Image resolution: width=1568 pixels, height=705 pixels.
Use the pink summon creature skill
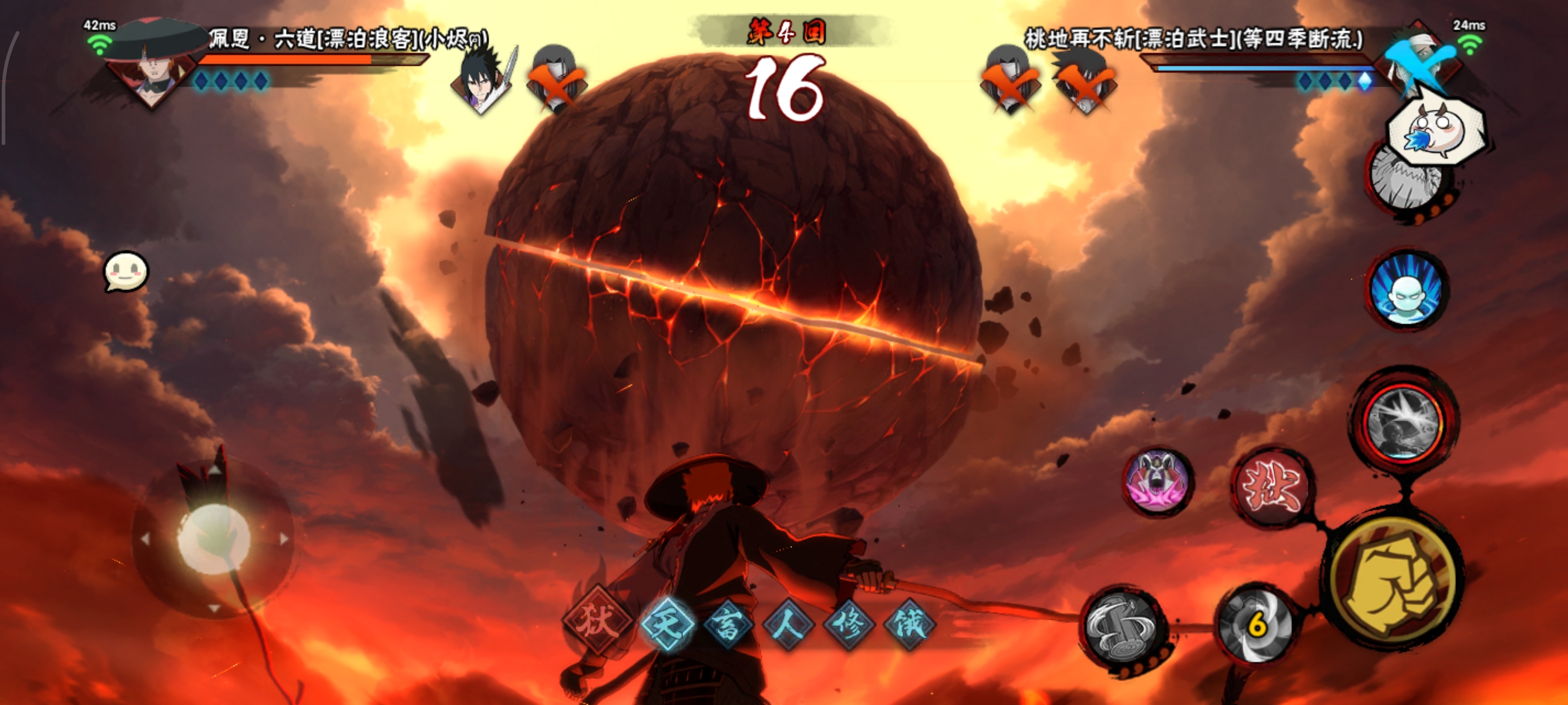[x=1158, y=482]
